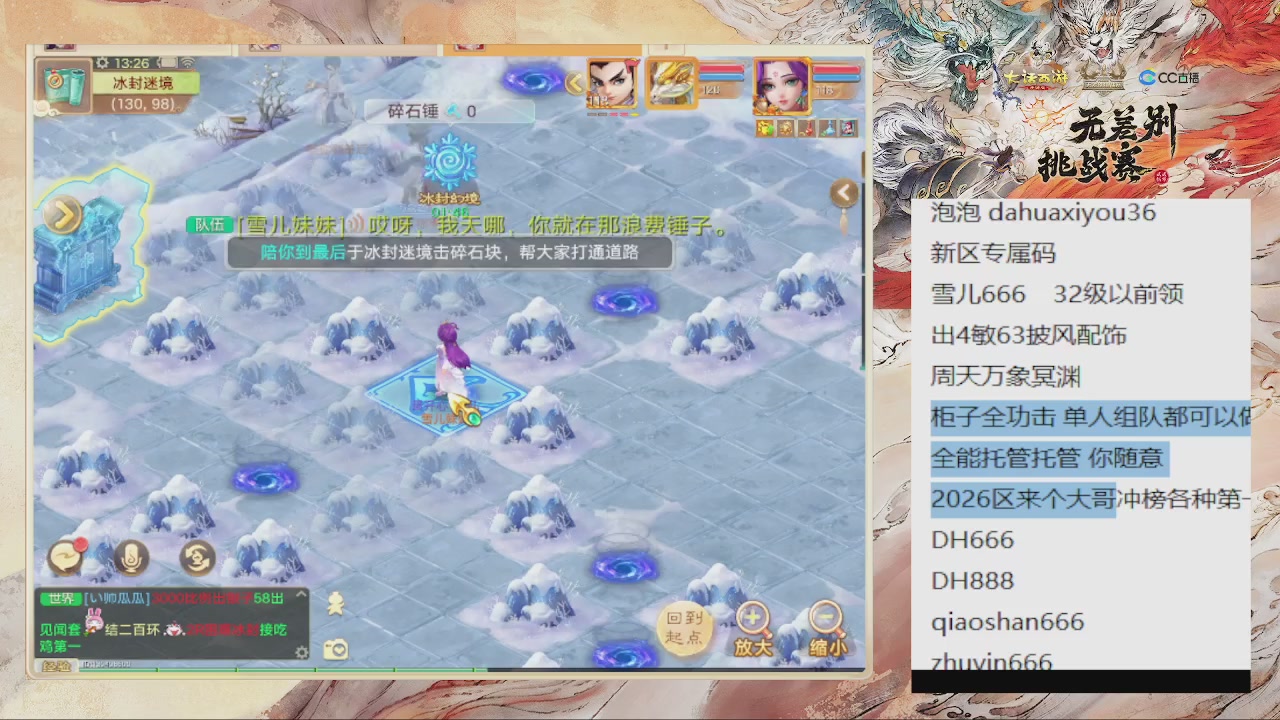Select the 队伍 team chat label
The width and height of the screenshot is (1280, 720).
tap(209, 225)
